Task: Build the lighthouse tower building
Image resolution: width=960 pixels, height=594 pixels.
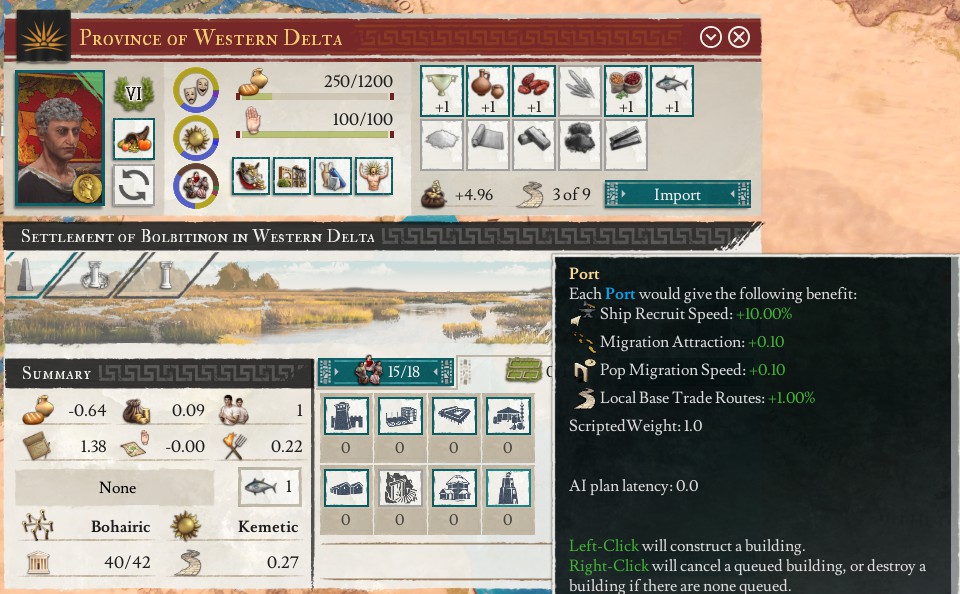Action: point(507,487)
